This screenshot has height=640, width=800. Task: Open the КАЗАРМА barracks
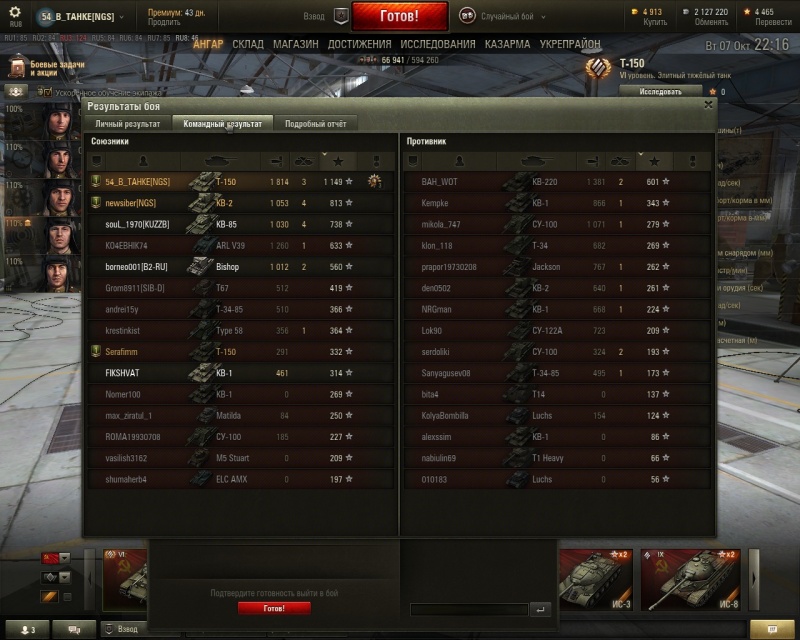coord(507,45)
